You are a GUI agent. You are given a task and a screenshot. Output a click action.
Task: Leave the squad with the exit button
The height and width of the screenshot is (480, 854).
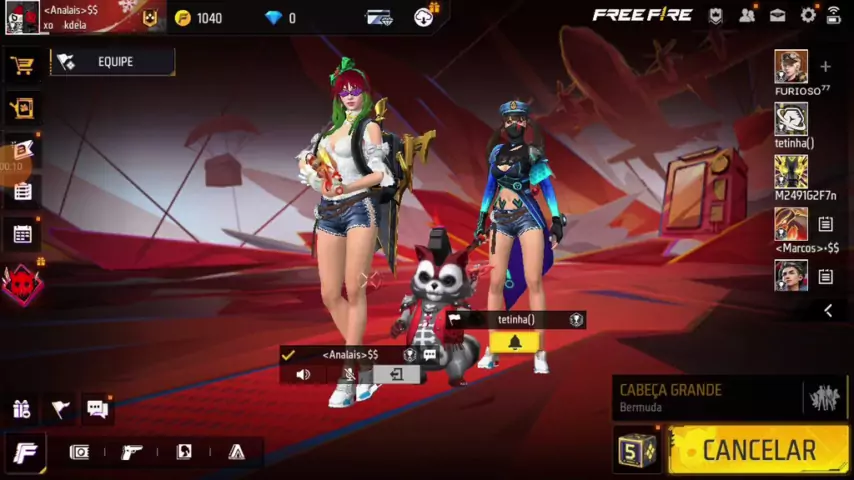[x=396, y=375]
